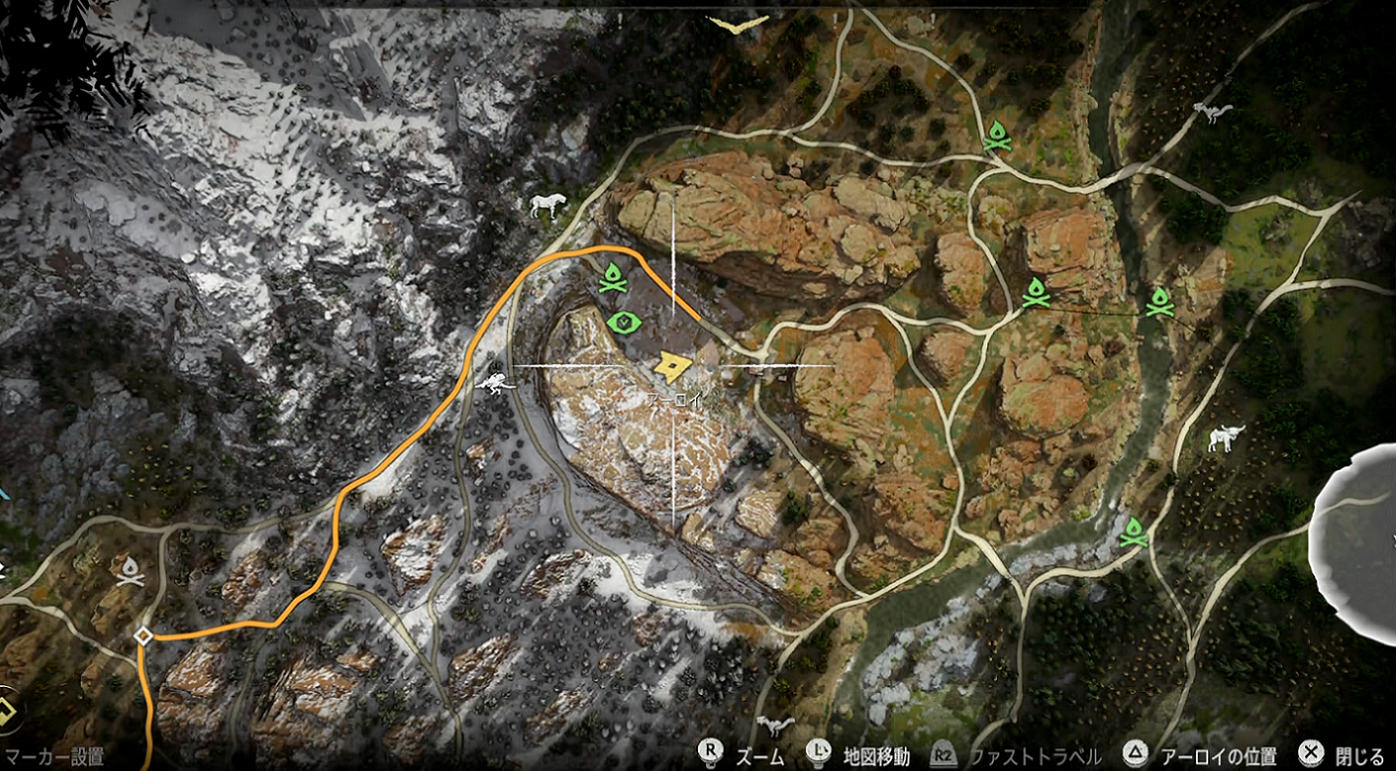Select the horned bull machine site icon
The width and height of the screenshot is (1396, 771).
point(1224,438)
